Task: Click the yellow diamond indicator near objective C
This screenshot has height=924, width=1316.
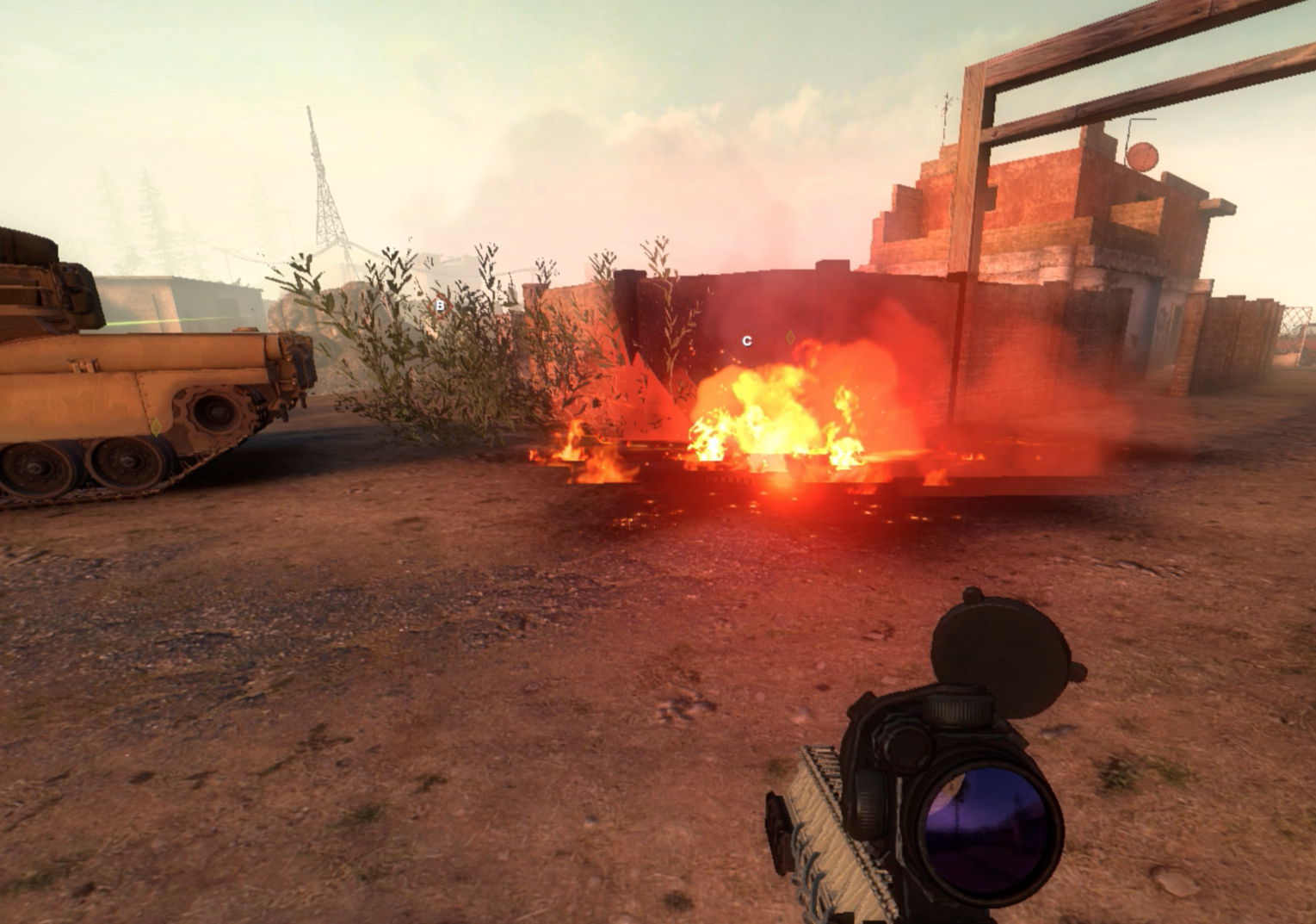Action: pyautogui.click(x=792, y=338)
